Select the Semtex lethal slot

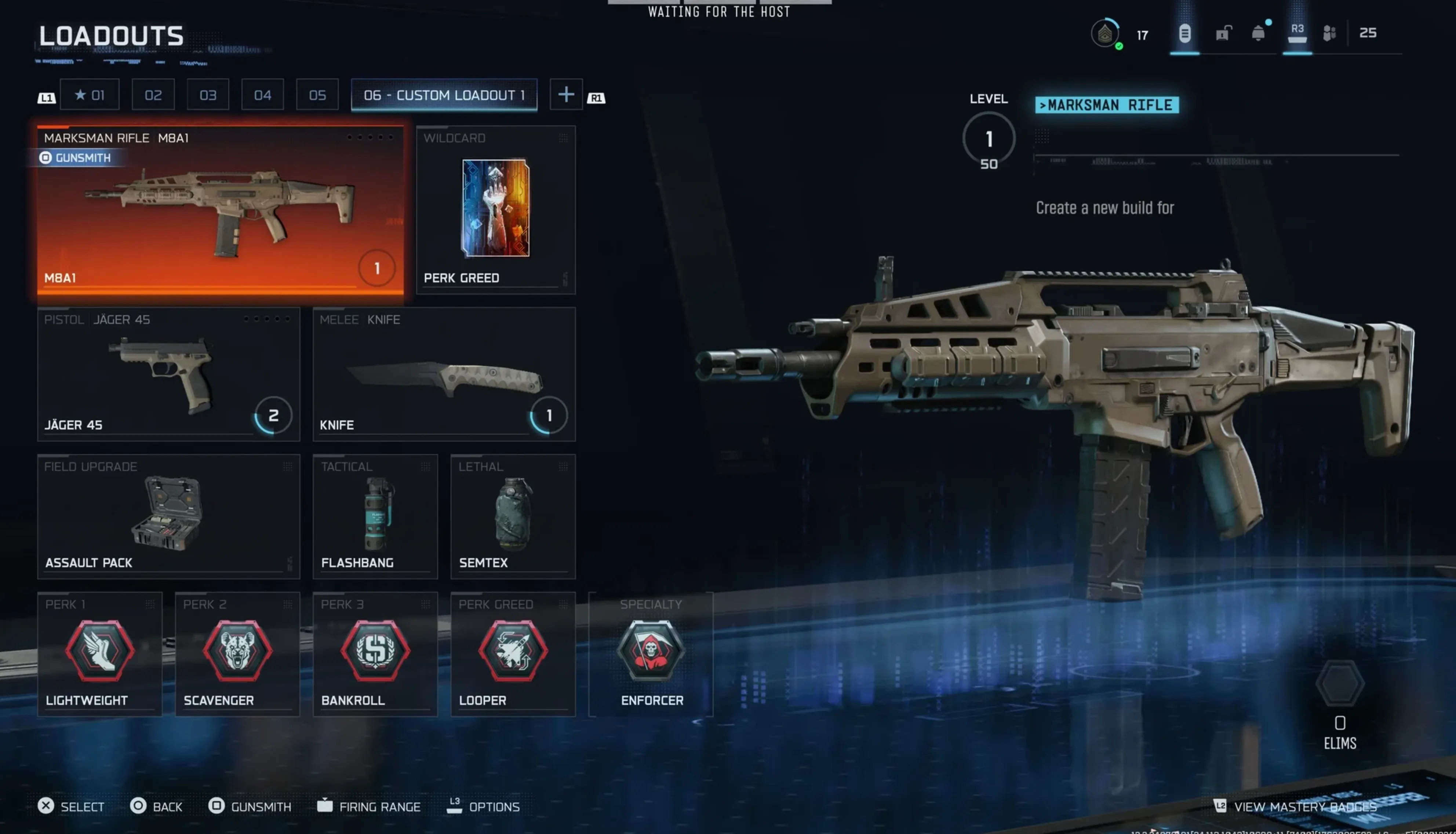point(513,516)
